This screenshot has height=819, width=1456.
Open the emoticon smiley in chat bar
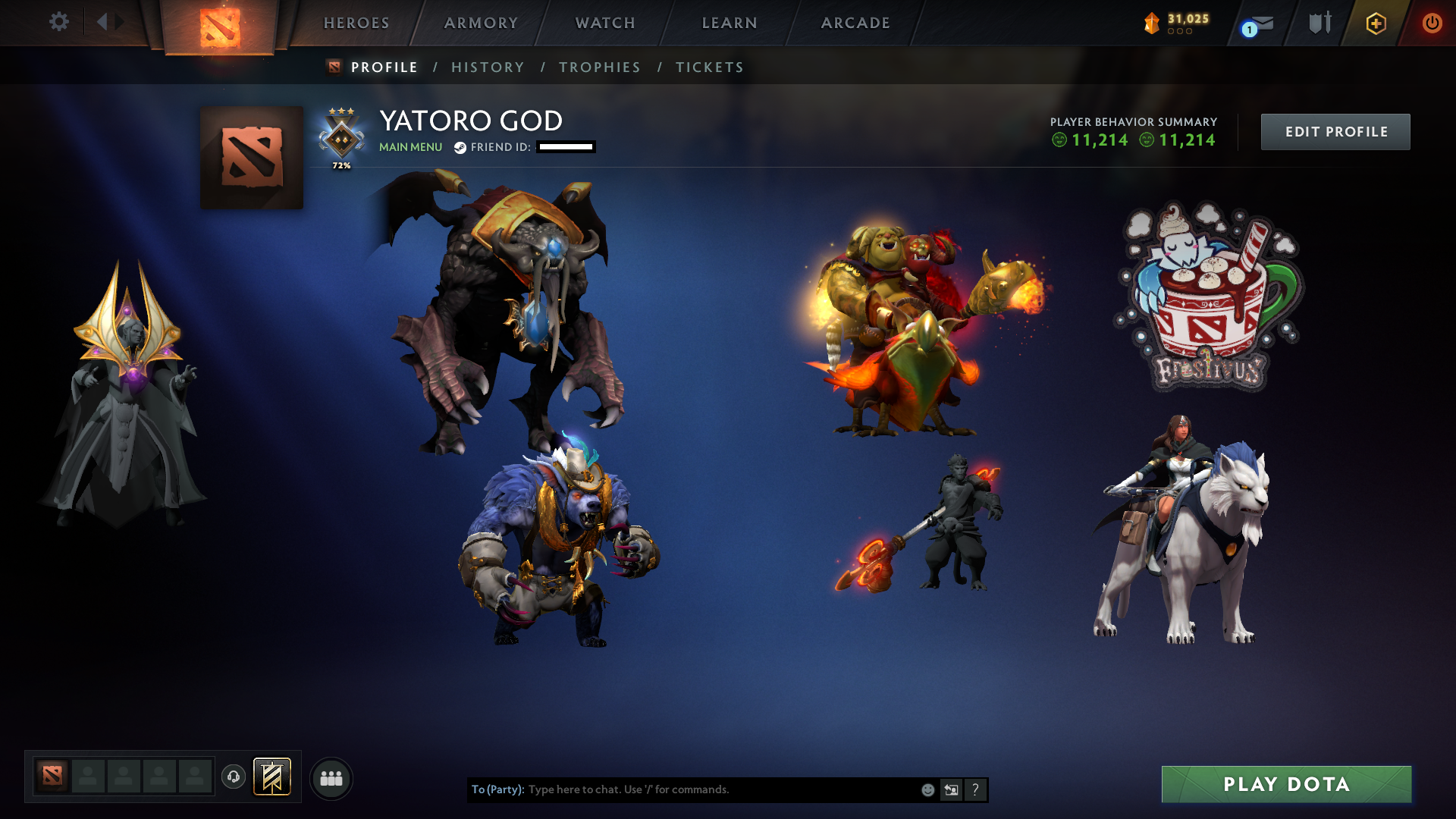(x=927, y=789)
